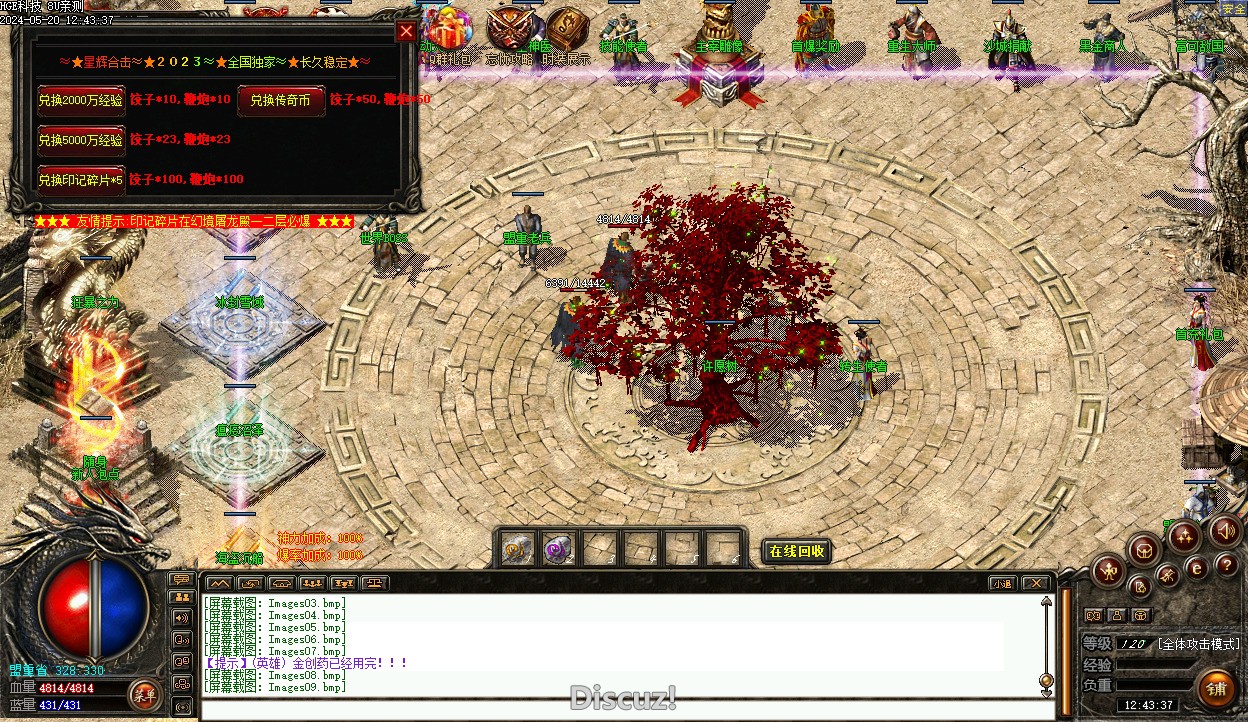1248x722 pixels.
Task: Click 兑换印记碎片*5 exchange button
Action: tap(81, 180)
